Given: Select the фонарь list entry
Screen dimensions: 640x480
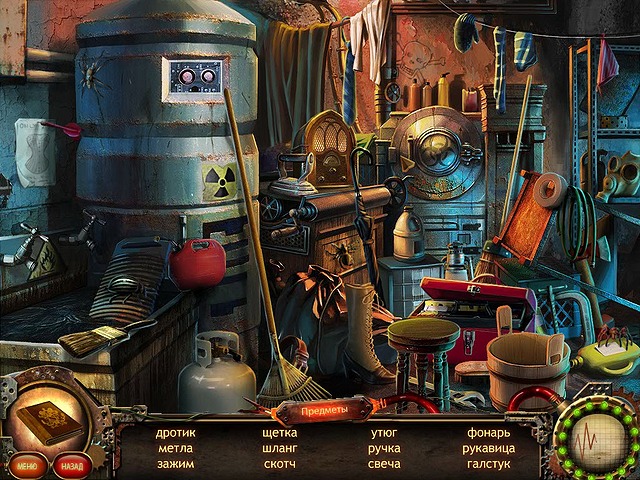Looking at the screenshot, I should [488, 433].
